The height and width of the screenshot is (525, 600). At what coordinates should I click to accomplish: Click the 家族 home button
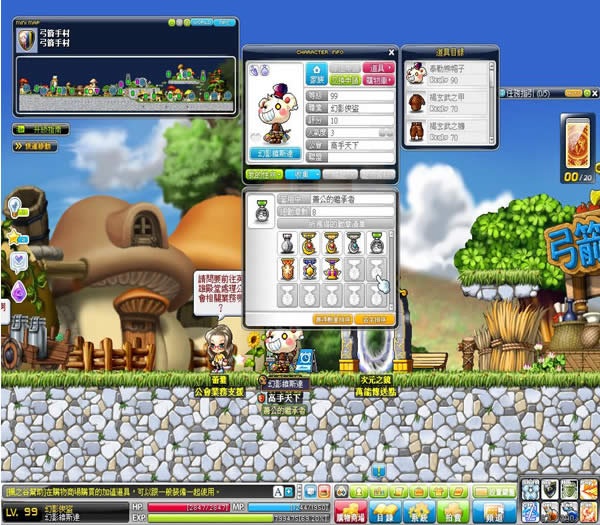(x=314, y=73)
